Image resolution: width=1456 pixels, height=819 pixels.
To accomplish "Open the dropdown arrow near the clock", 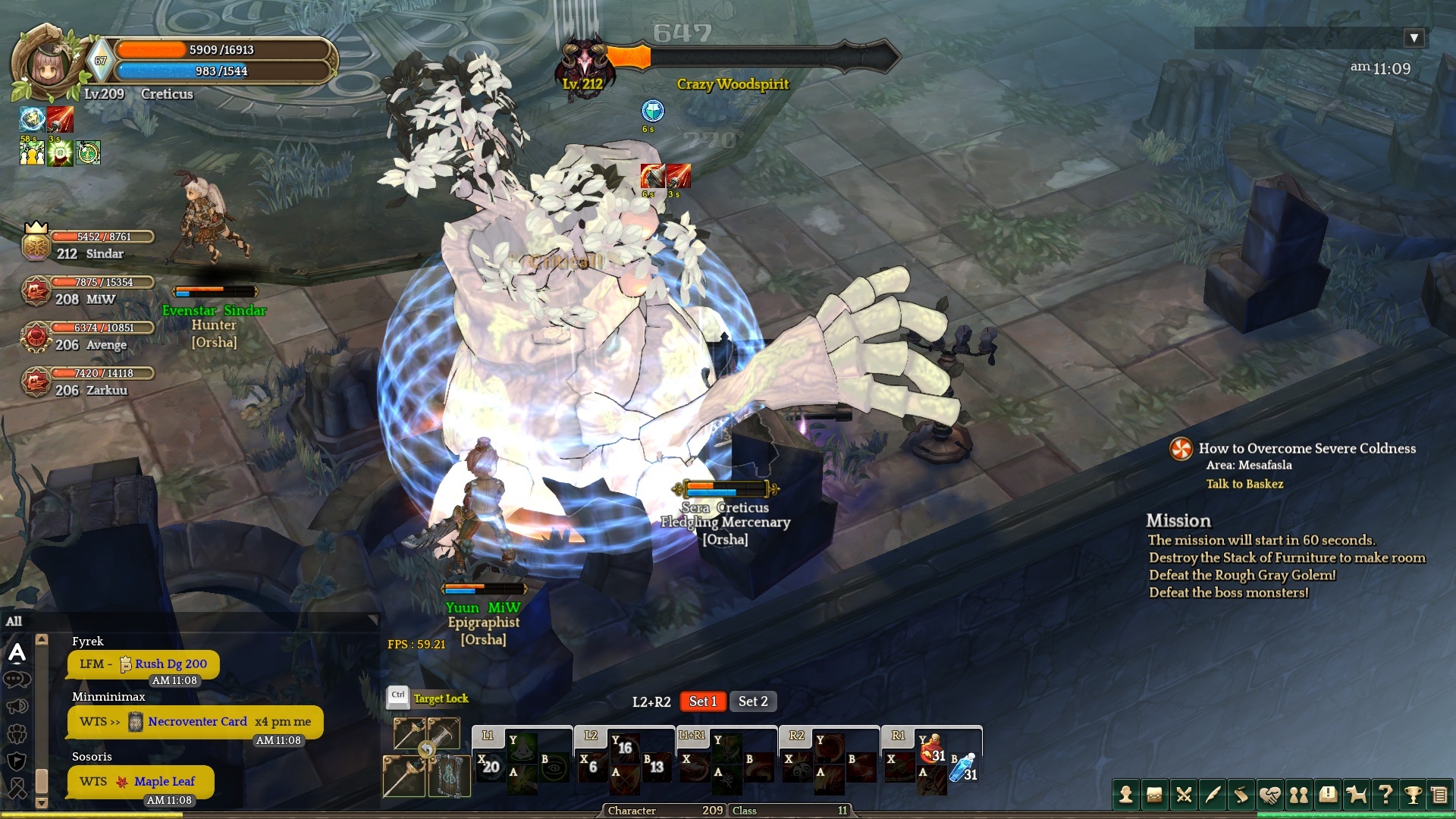I will (x=1414, y=38).
